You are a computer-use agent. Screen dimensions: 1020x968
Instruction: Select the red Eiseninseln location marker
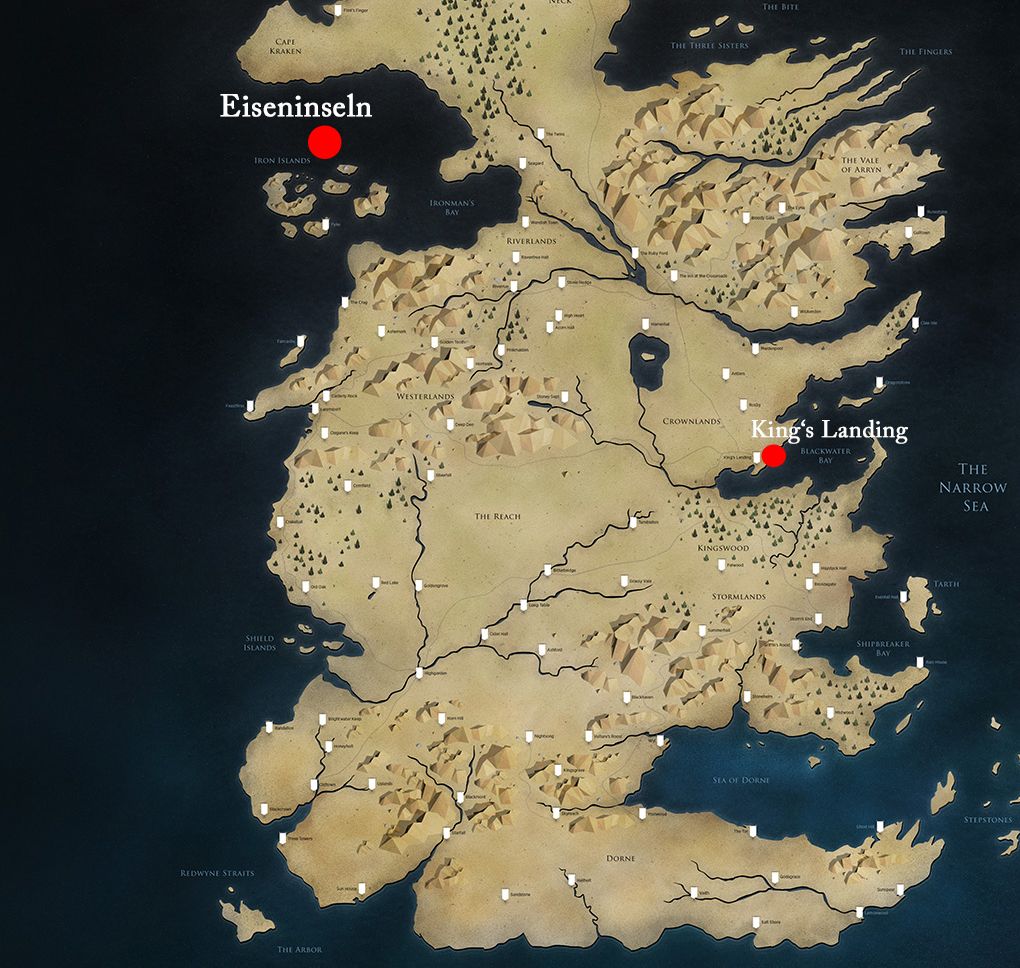[x=324, y=143]
